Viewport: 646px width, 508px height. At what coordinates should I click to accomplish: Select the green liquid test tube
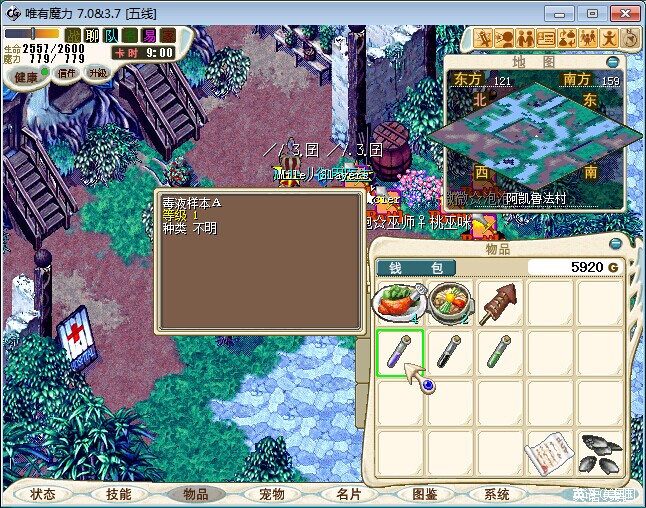click(x=499, y=352)
